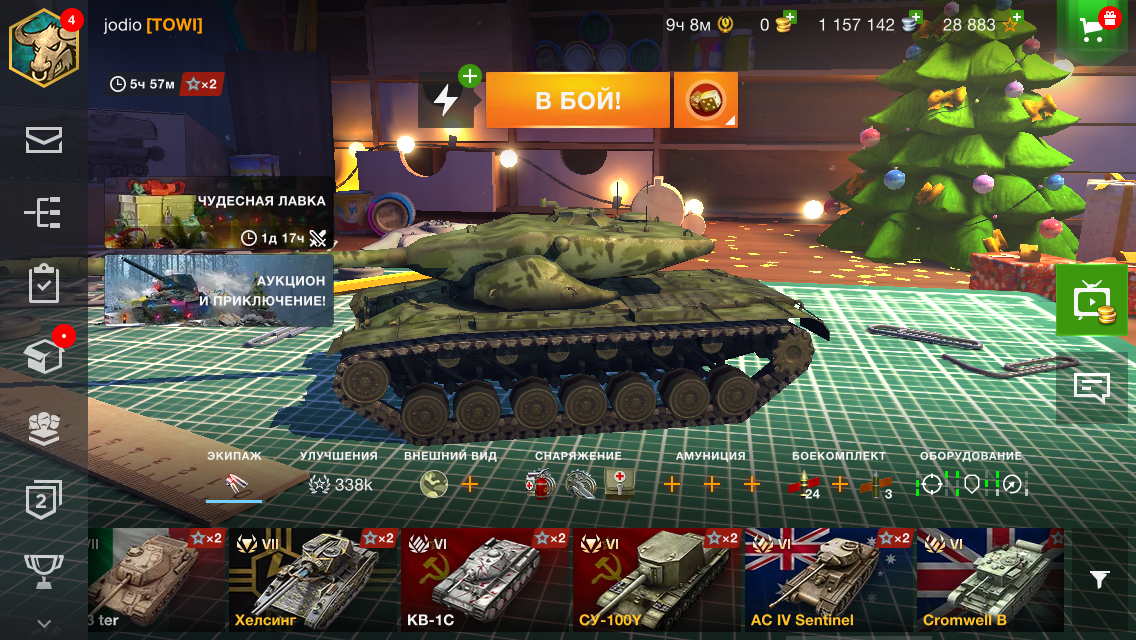Click the player avatar bull emblem
This screenshot has height=640, width=1136.
(x=43, y=47)
